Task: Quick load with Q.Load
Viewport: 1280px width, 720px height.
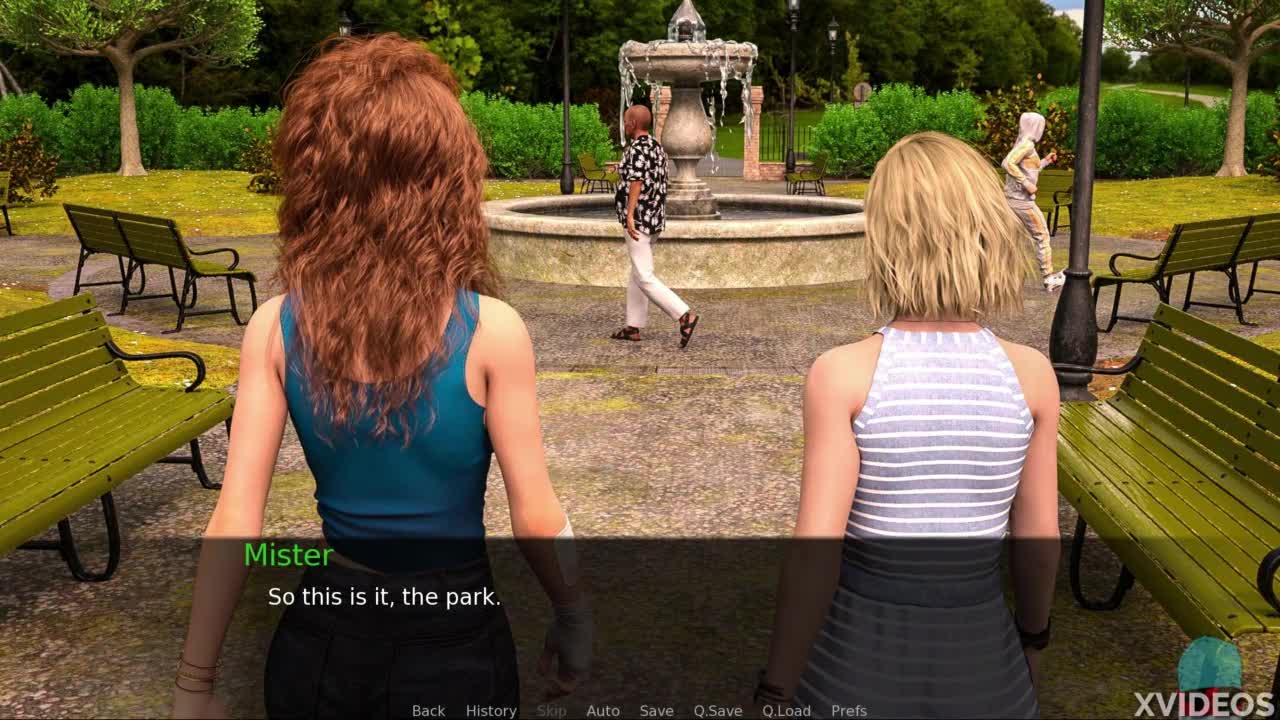Action: point(786,711)
